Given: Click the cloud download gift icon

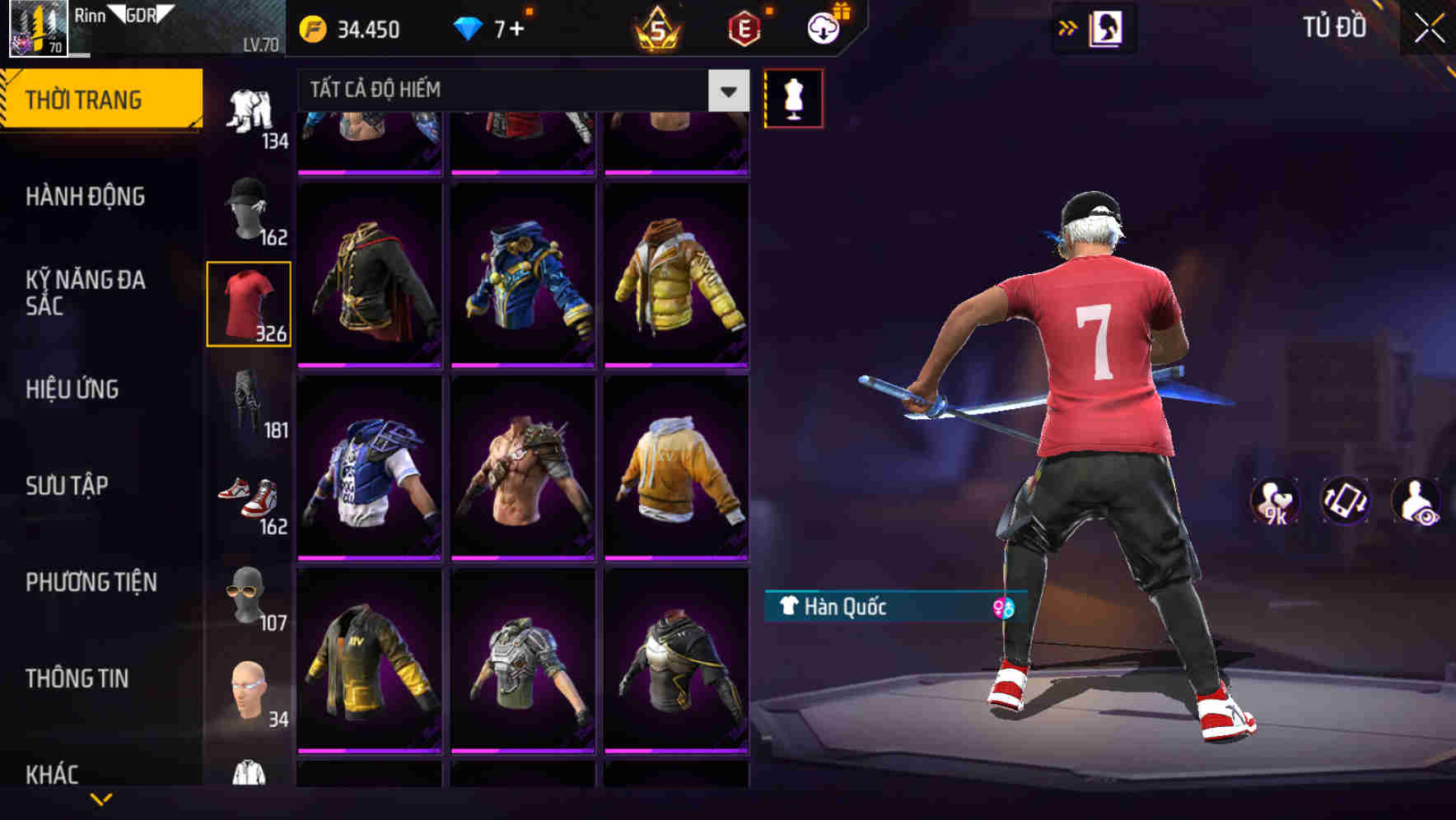Looking at the screenshot, I should [x=823, y=27].
